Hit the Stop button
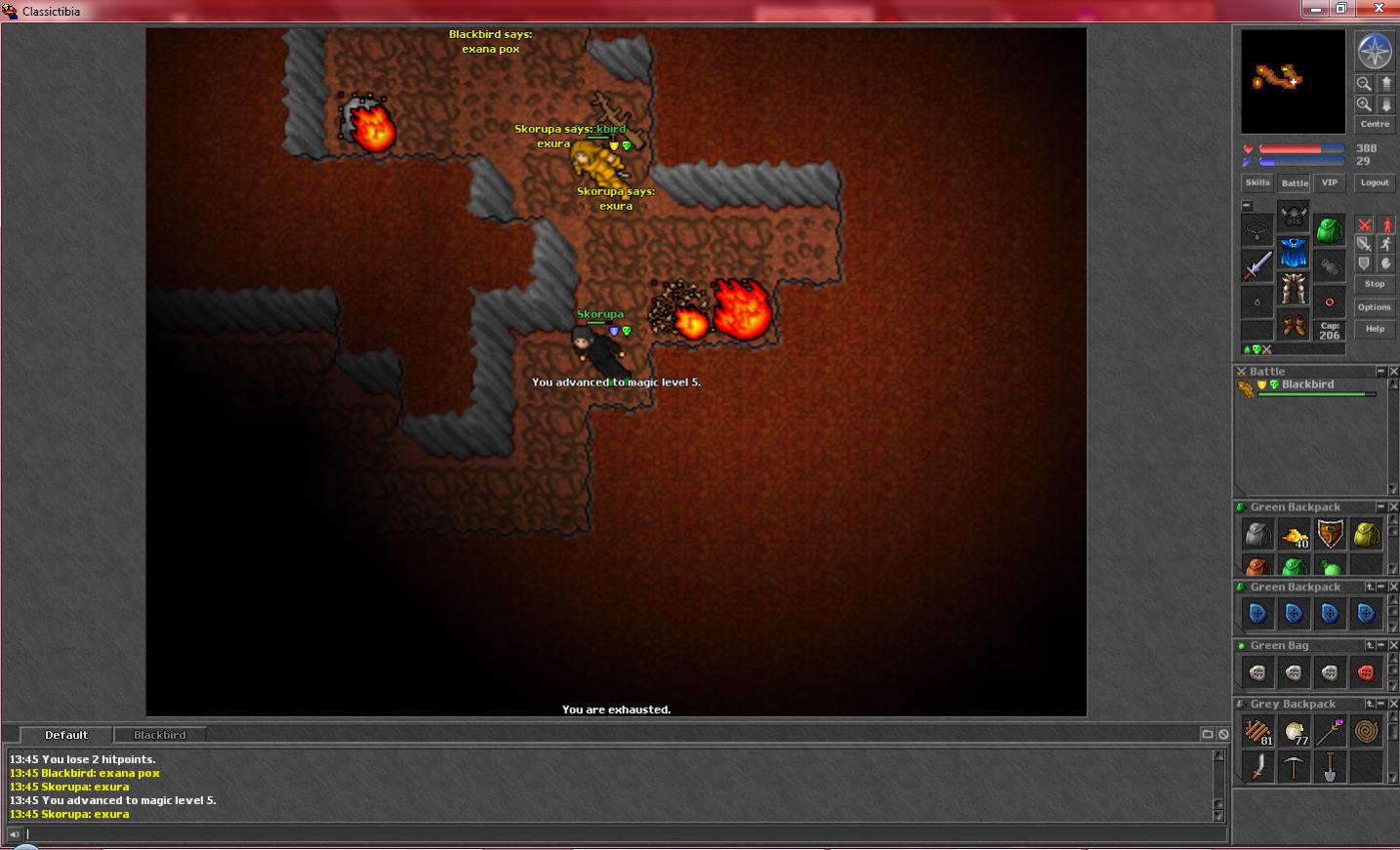Screen dimensions: 1400x850 (x=1375, y=284)
